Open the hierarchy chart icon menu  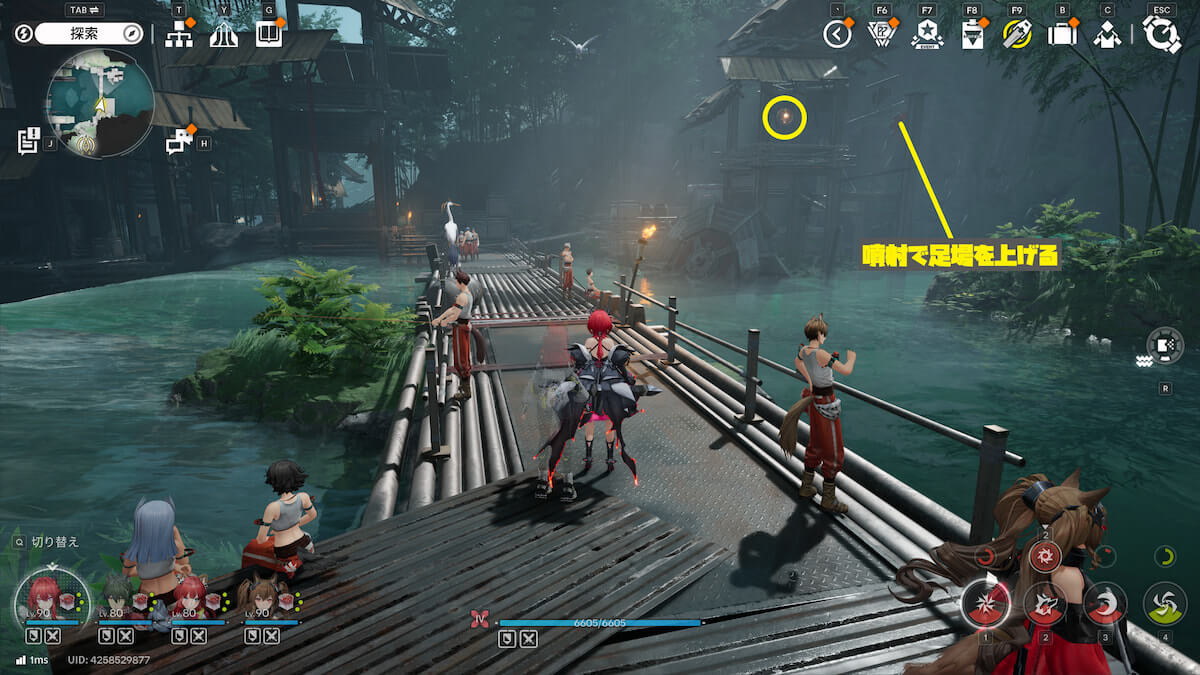point(180,35)
